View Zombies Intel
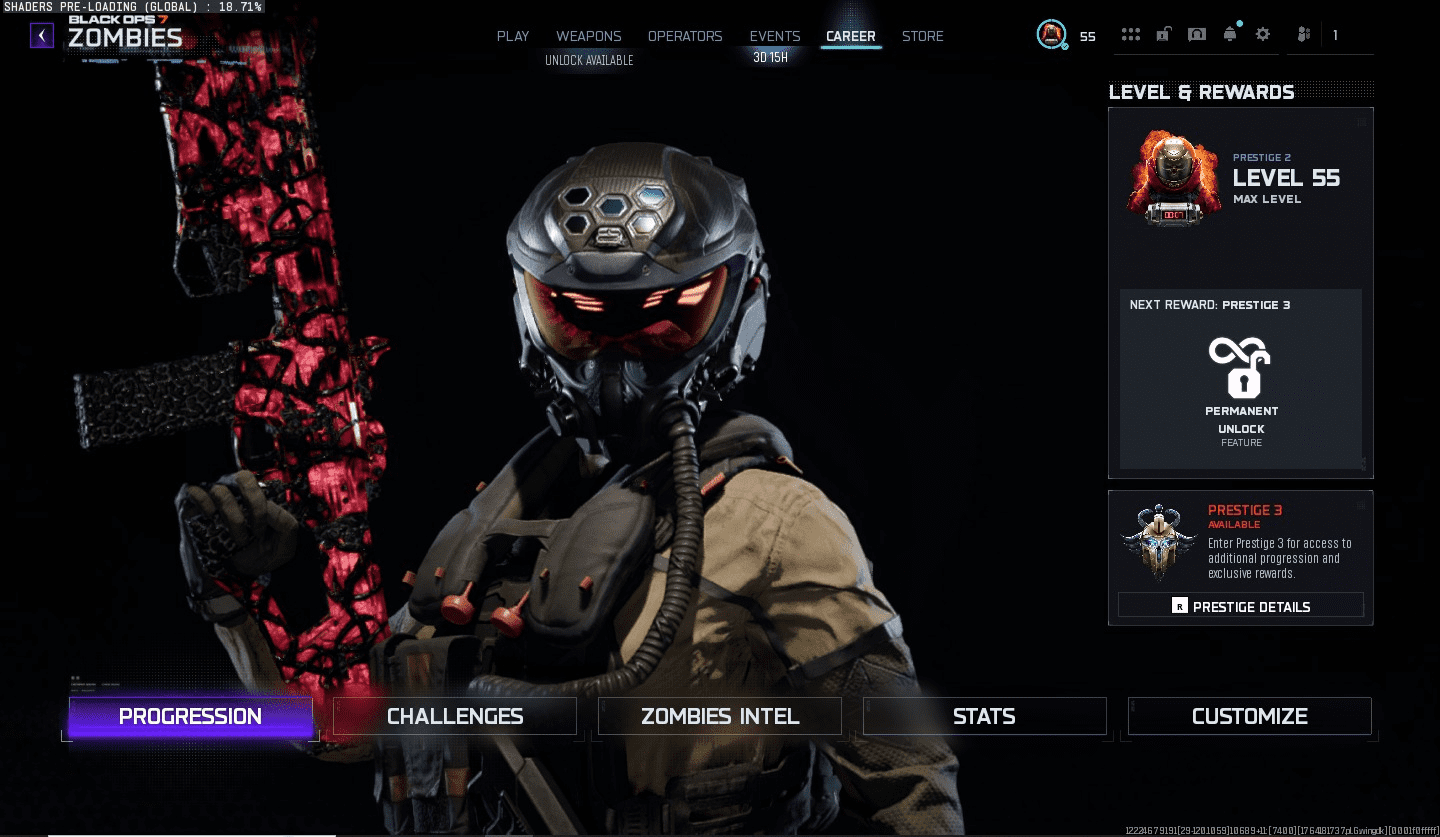This screenshot has height=837, width=1440. click(720, 716)
